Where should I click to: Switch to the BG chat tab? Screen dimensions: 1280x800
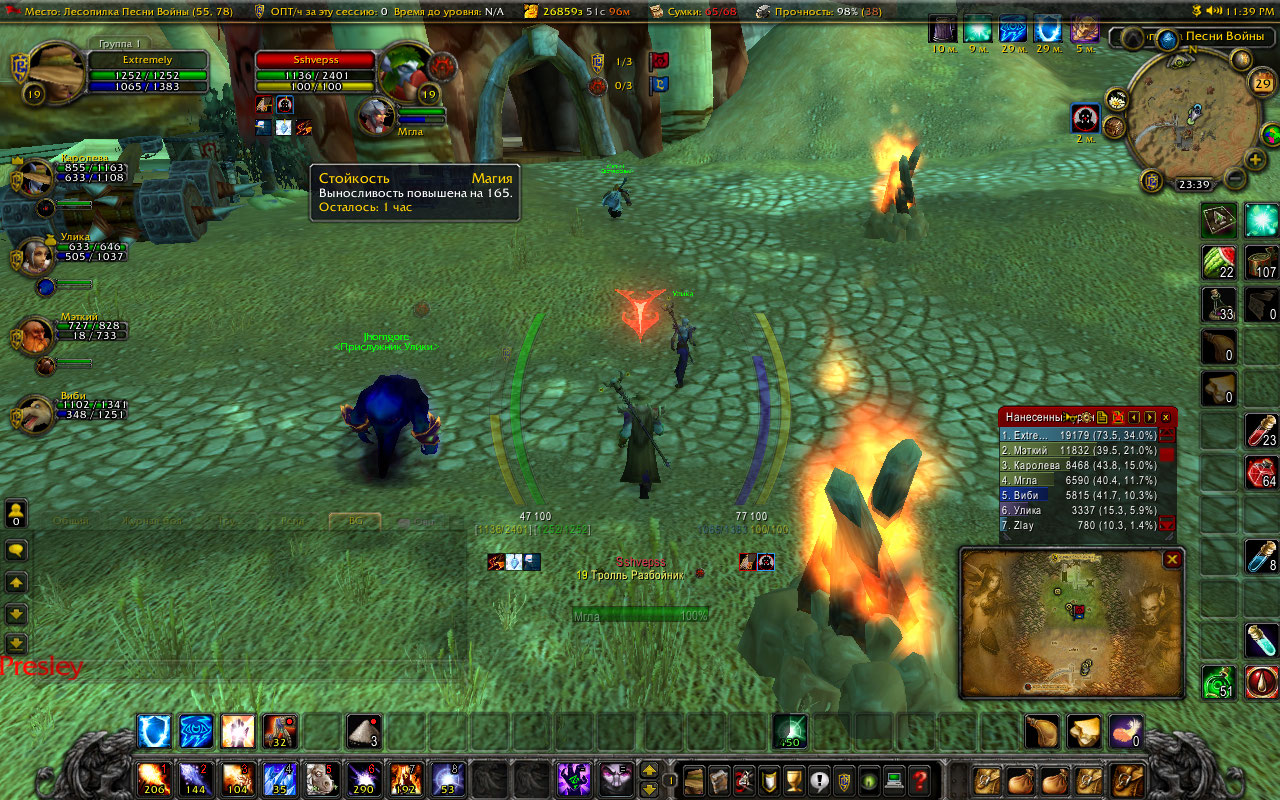click(355, 521)
